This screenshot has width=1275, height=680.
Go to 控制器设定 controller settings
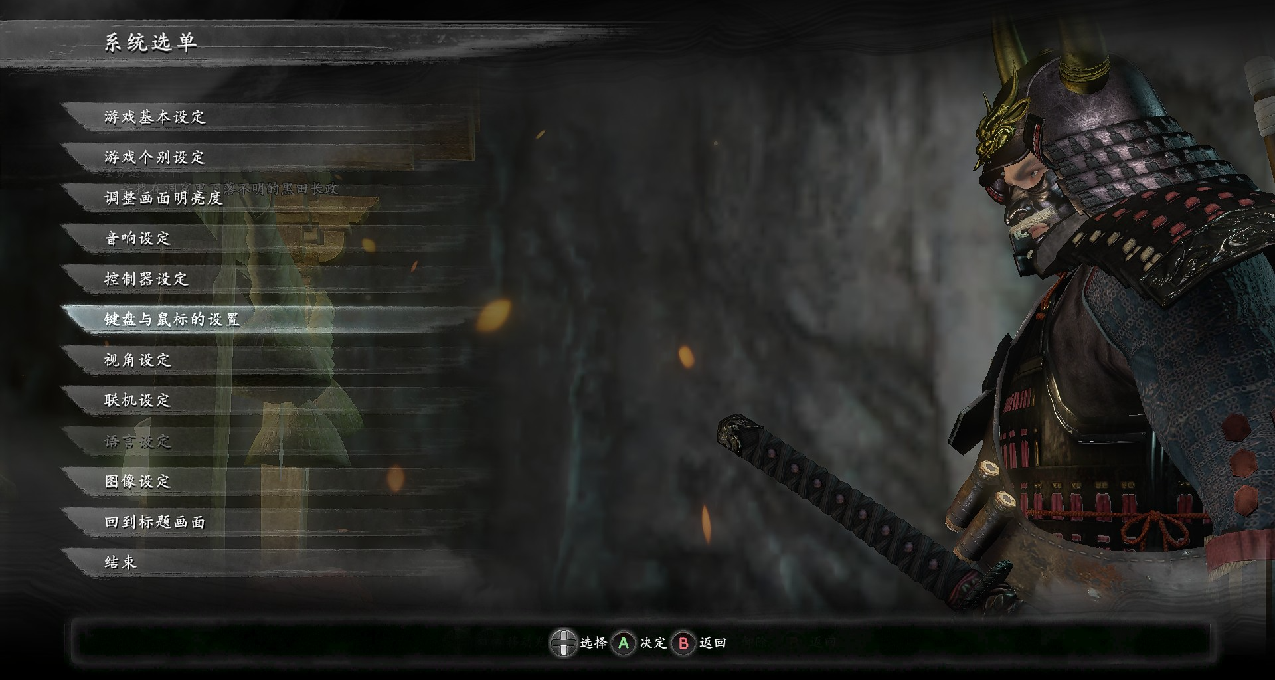[x=147, y=279]
